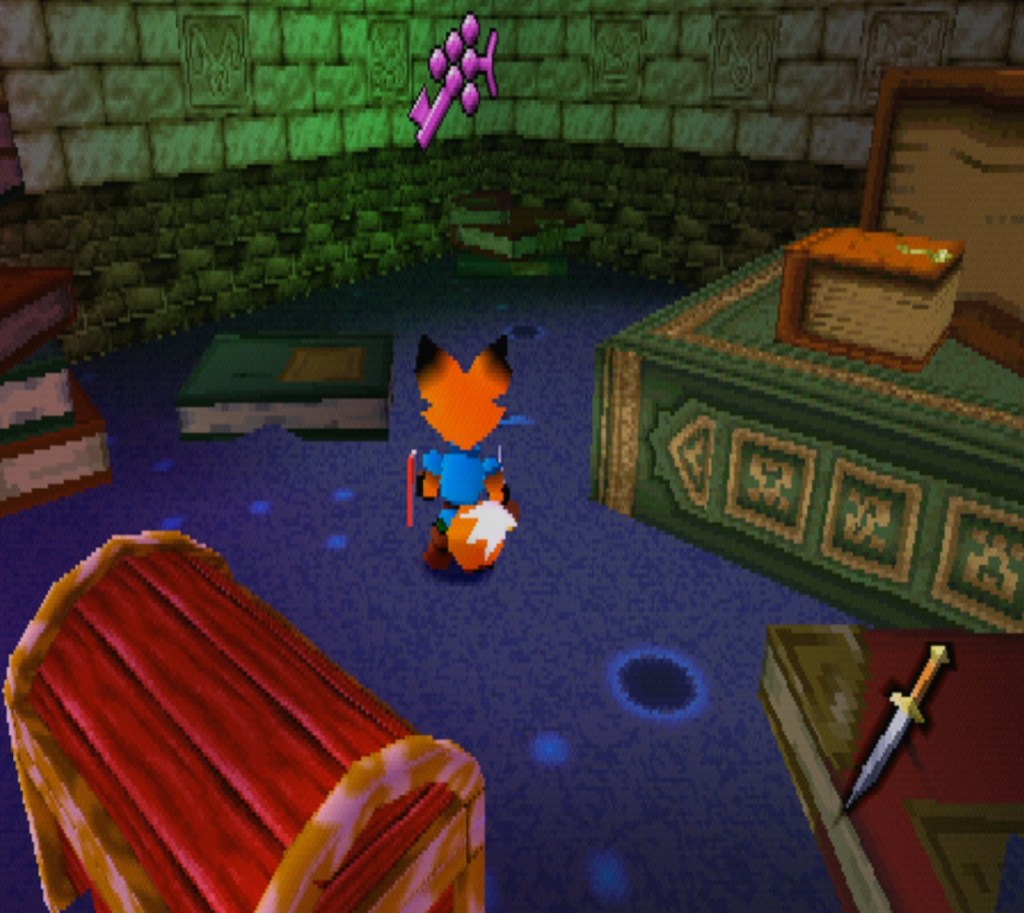Click the dagger weapon icon

click(x=897, y=724)
